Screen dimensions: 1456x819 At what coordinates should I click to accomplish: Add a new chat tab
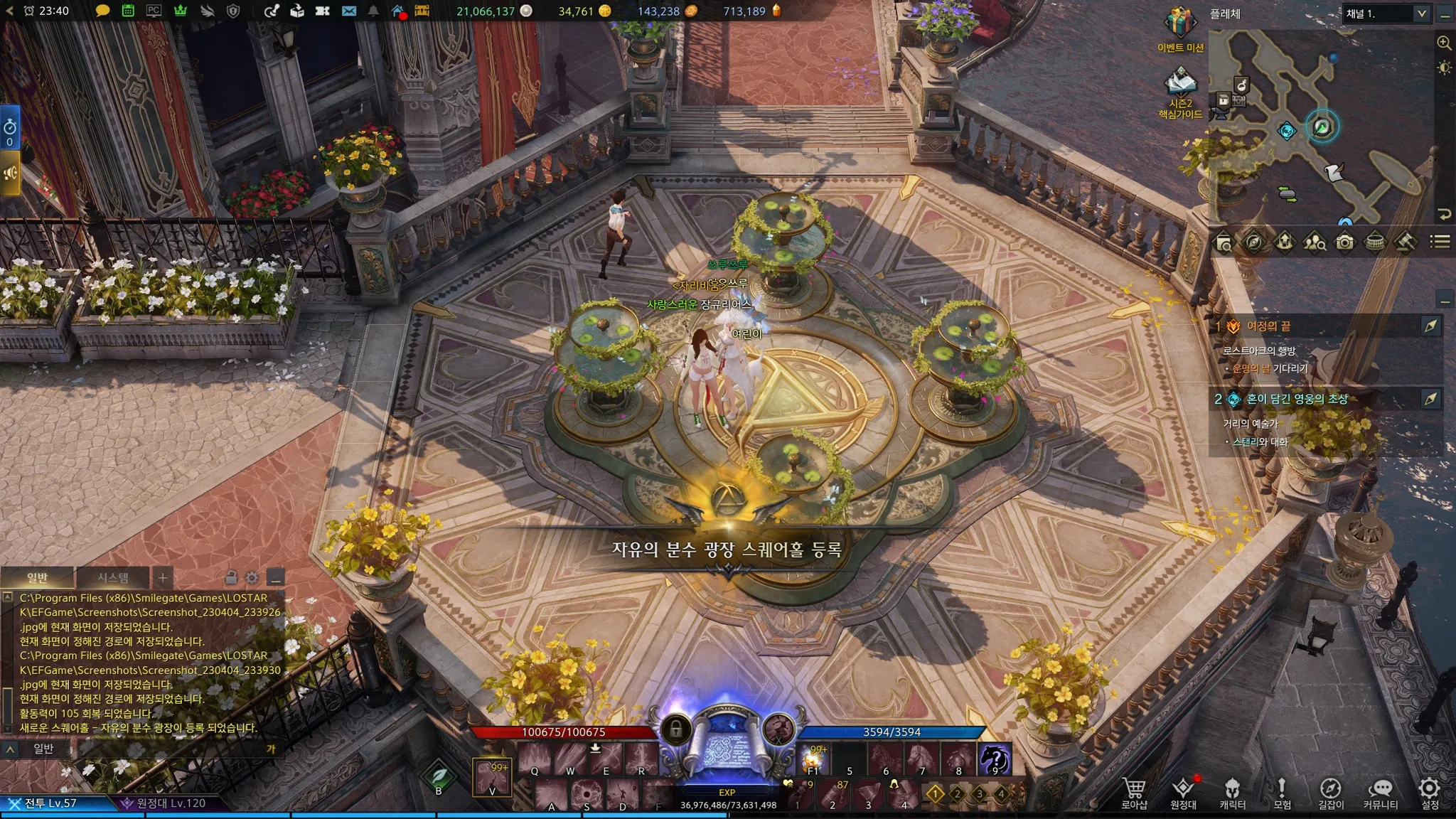pos(163,577)
